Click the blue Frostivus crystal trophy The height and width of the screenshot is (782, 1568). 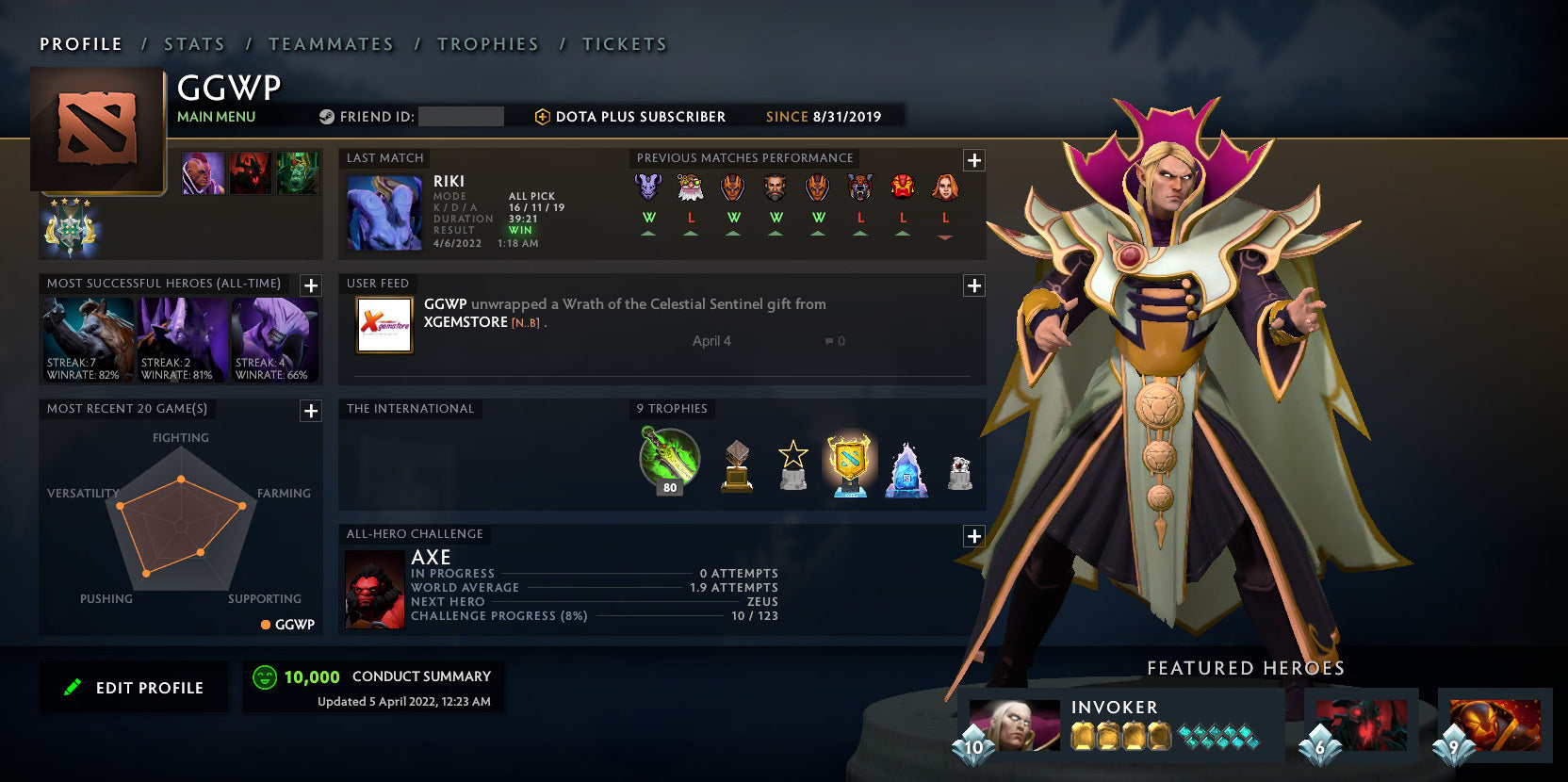[905, 466]
